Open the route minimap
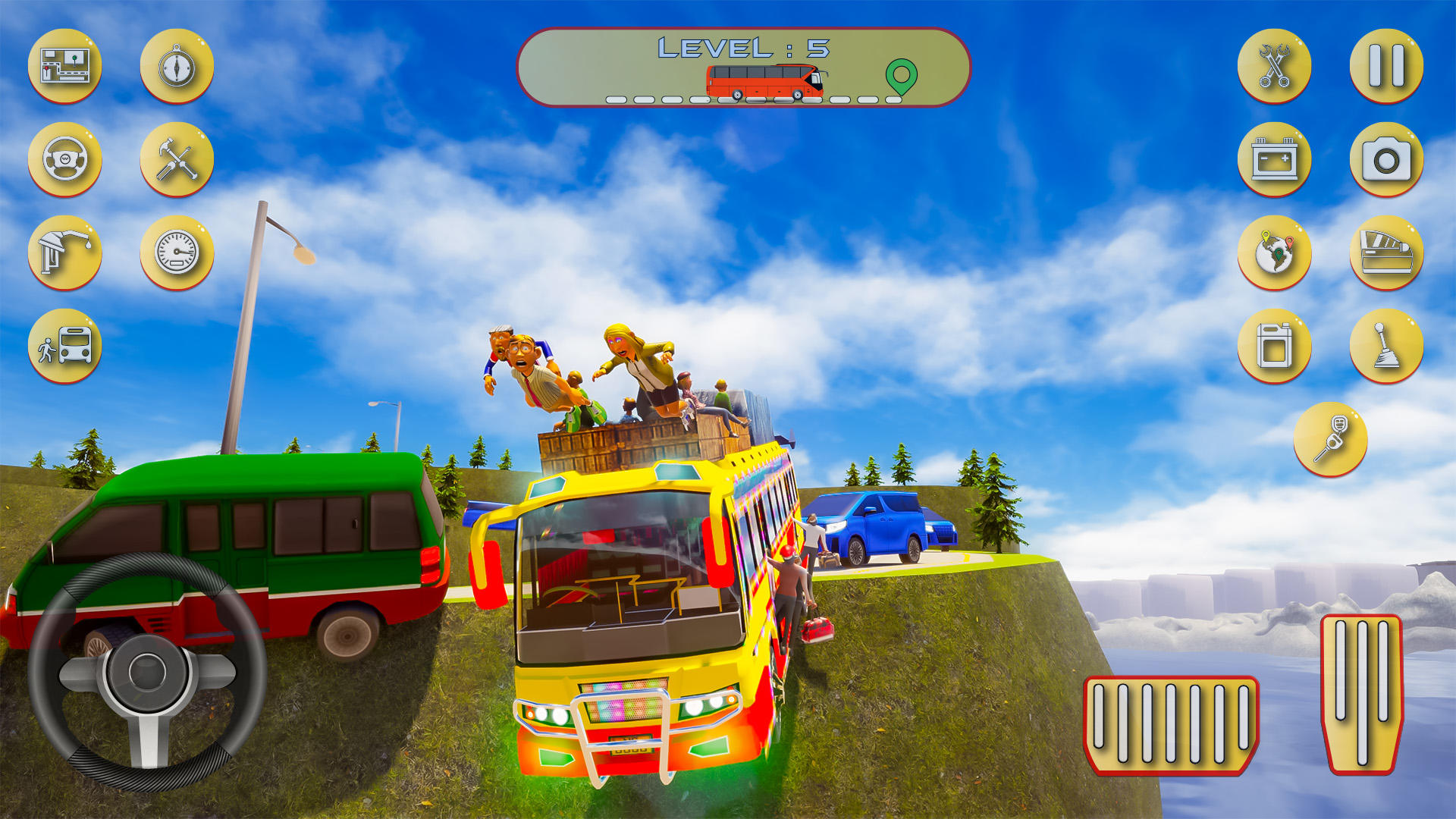Viewport: 1456px width, 819px height. tap(64, 67)
